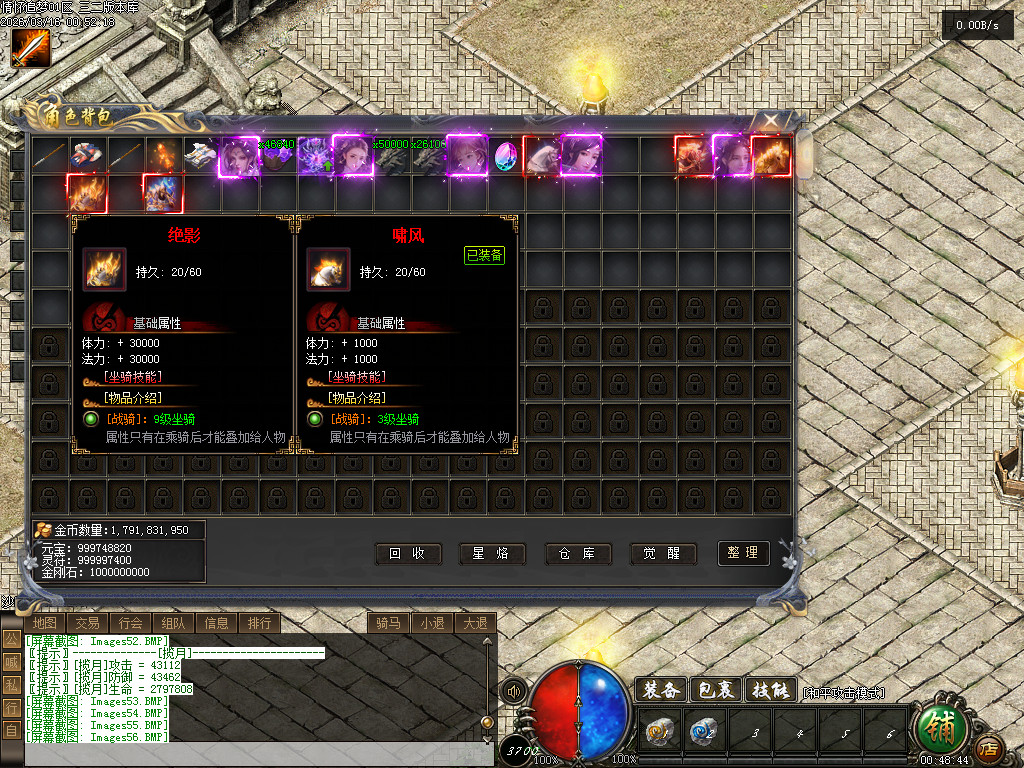
Task: Open the 包裹 bag panel
Action: [717, 690]
